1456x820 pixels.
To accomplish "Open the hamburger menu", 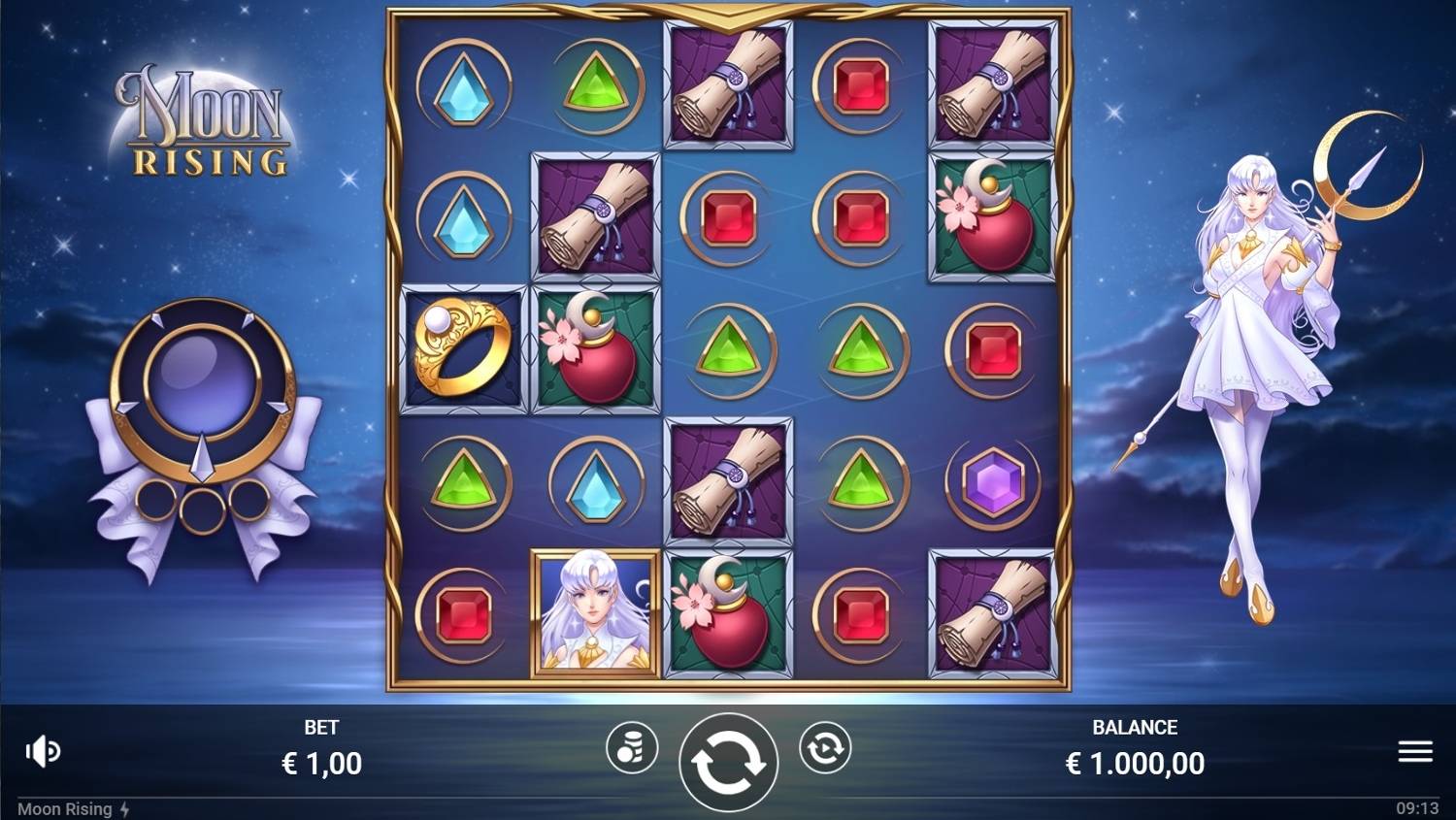I will 1415,751.
